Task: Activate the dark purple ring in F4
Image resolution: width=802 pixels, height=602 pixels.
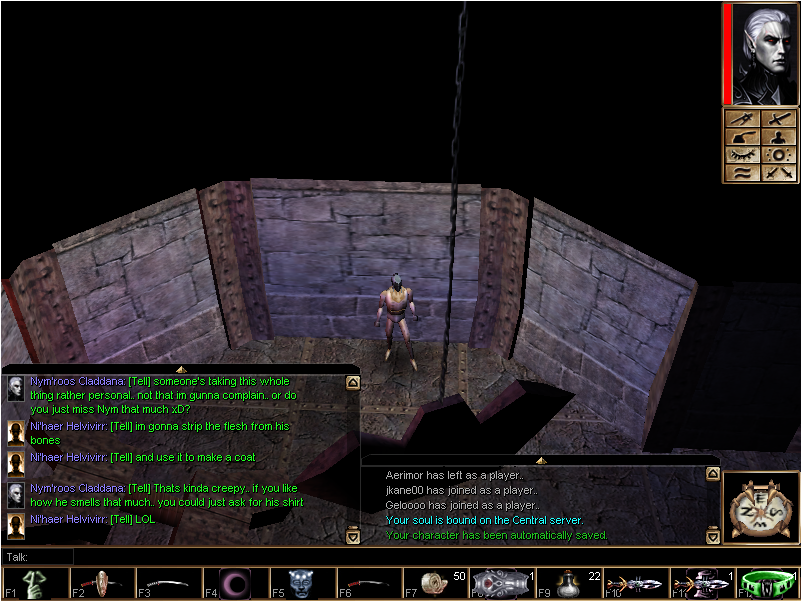Action: 235,583
